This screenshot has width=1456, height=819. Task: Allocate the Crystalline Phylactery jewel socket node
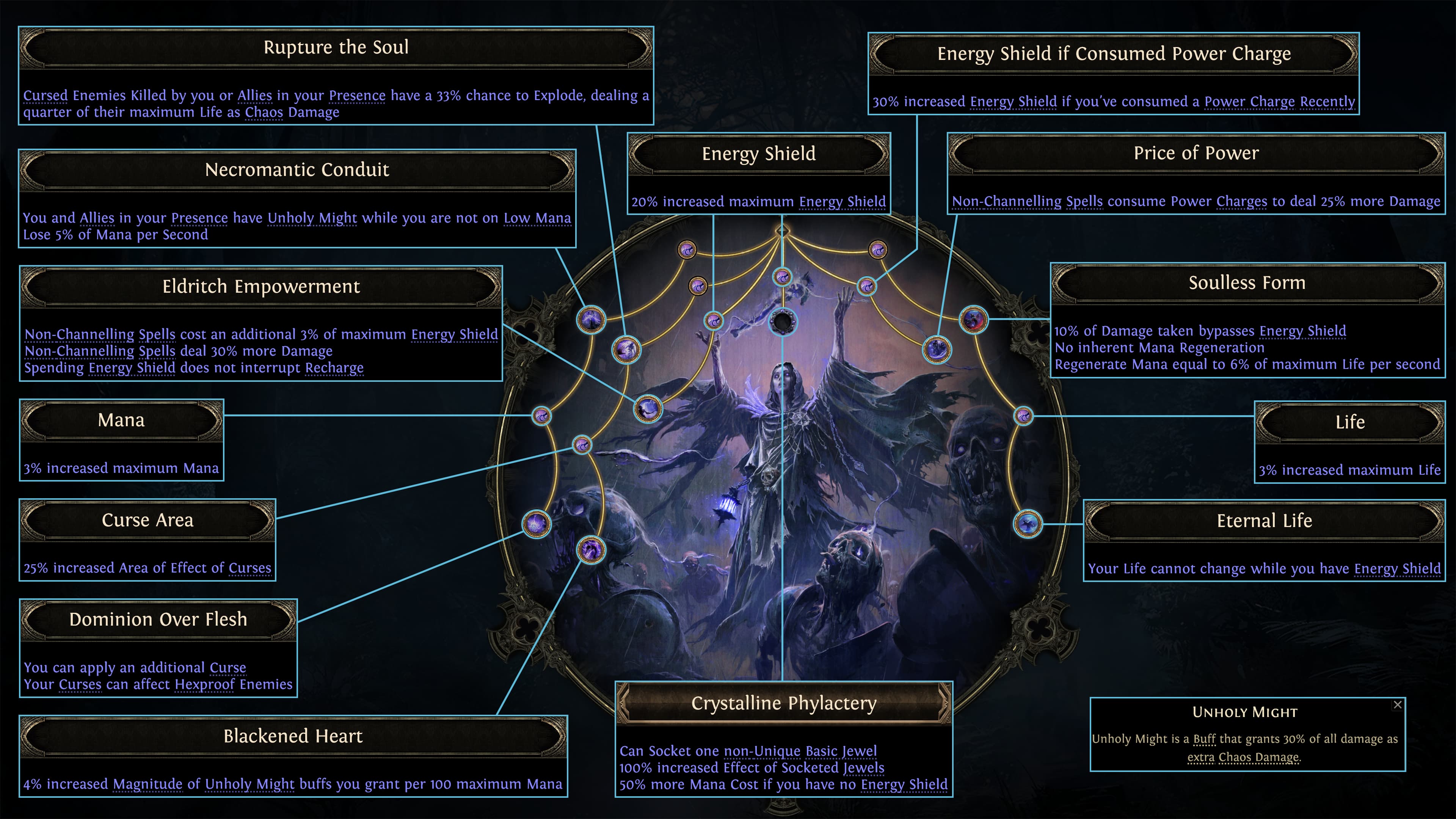click(x=783, y=322)
